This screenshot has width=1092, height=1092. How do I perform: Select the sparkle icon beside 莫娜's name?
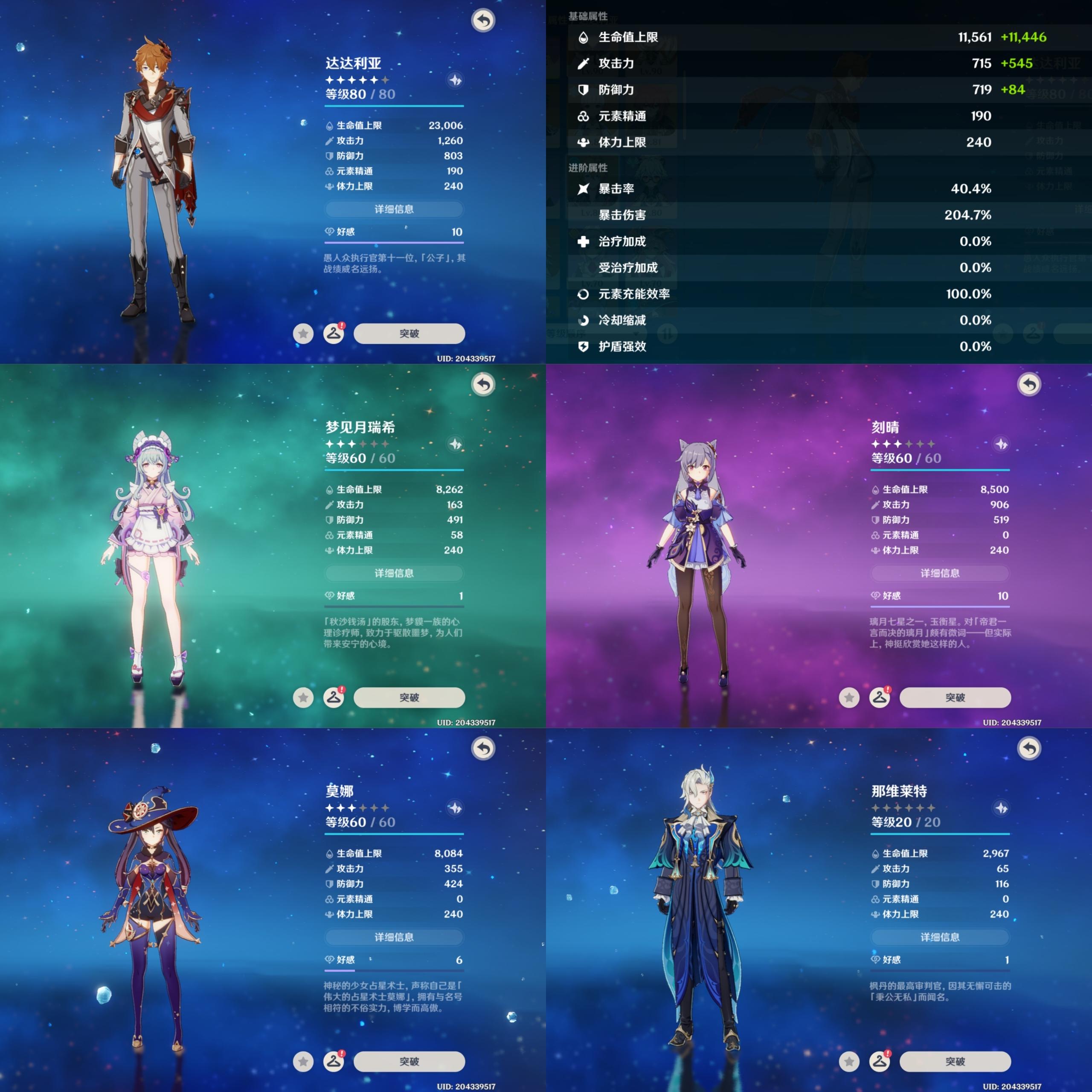point(456,808)
